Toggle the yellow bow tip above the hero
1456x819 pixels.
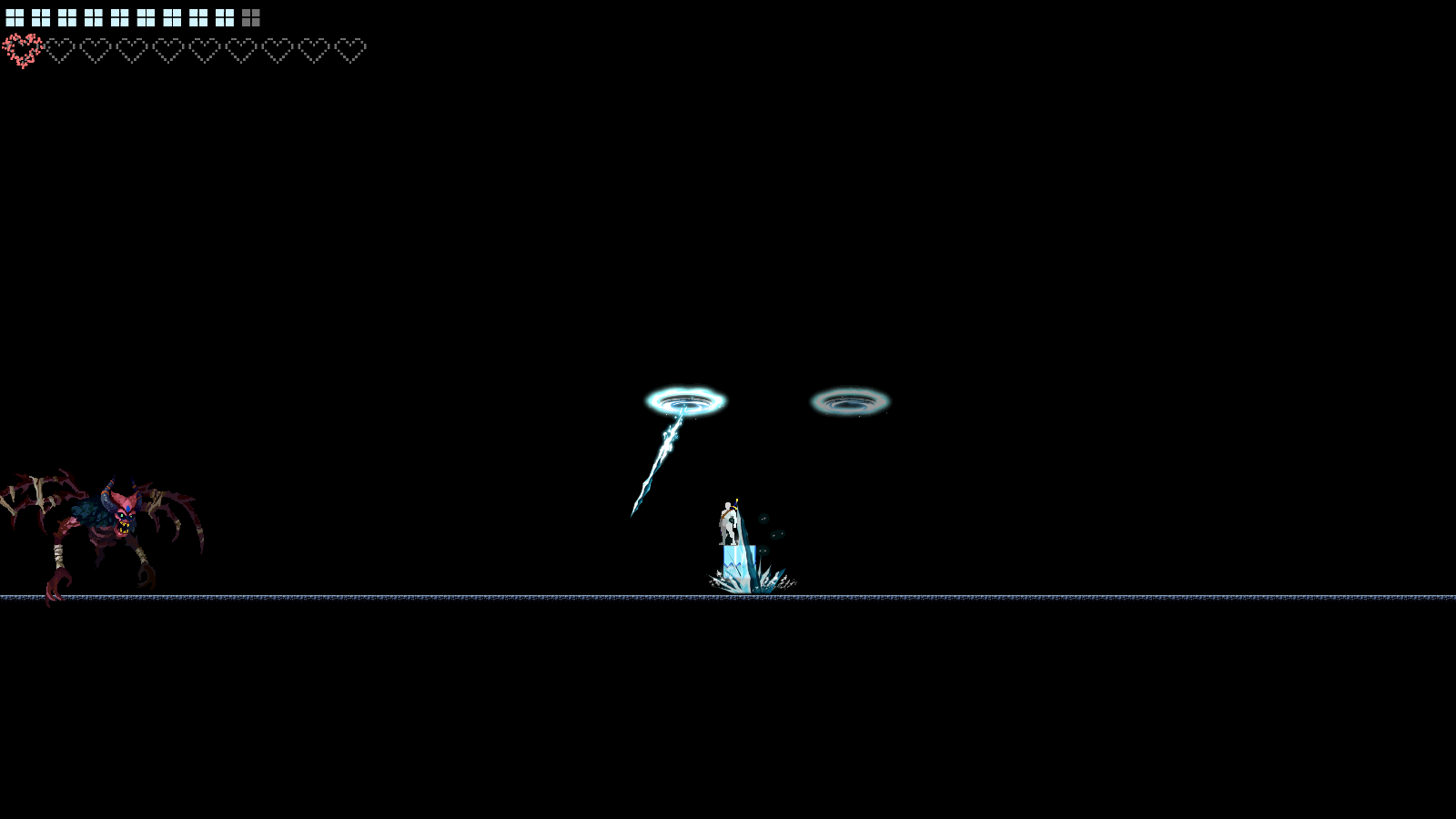(x=737, y=500)
